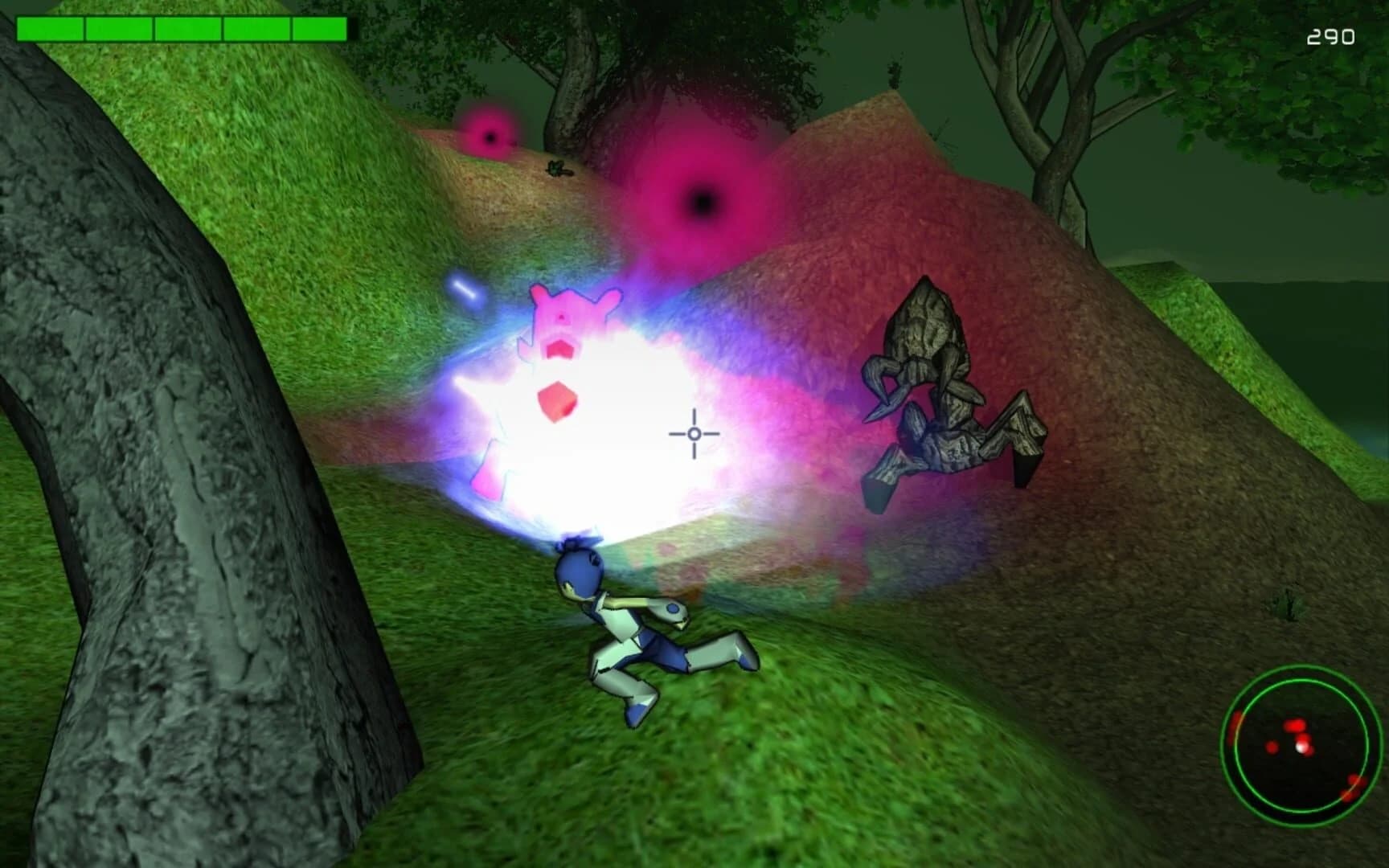Viewport: 1389px width, 868px height.
Task: Click the white player dot on the radar
Action: (x=1301, y=747)
